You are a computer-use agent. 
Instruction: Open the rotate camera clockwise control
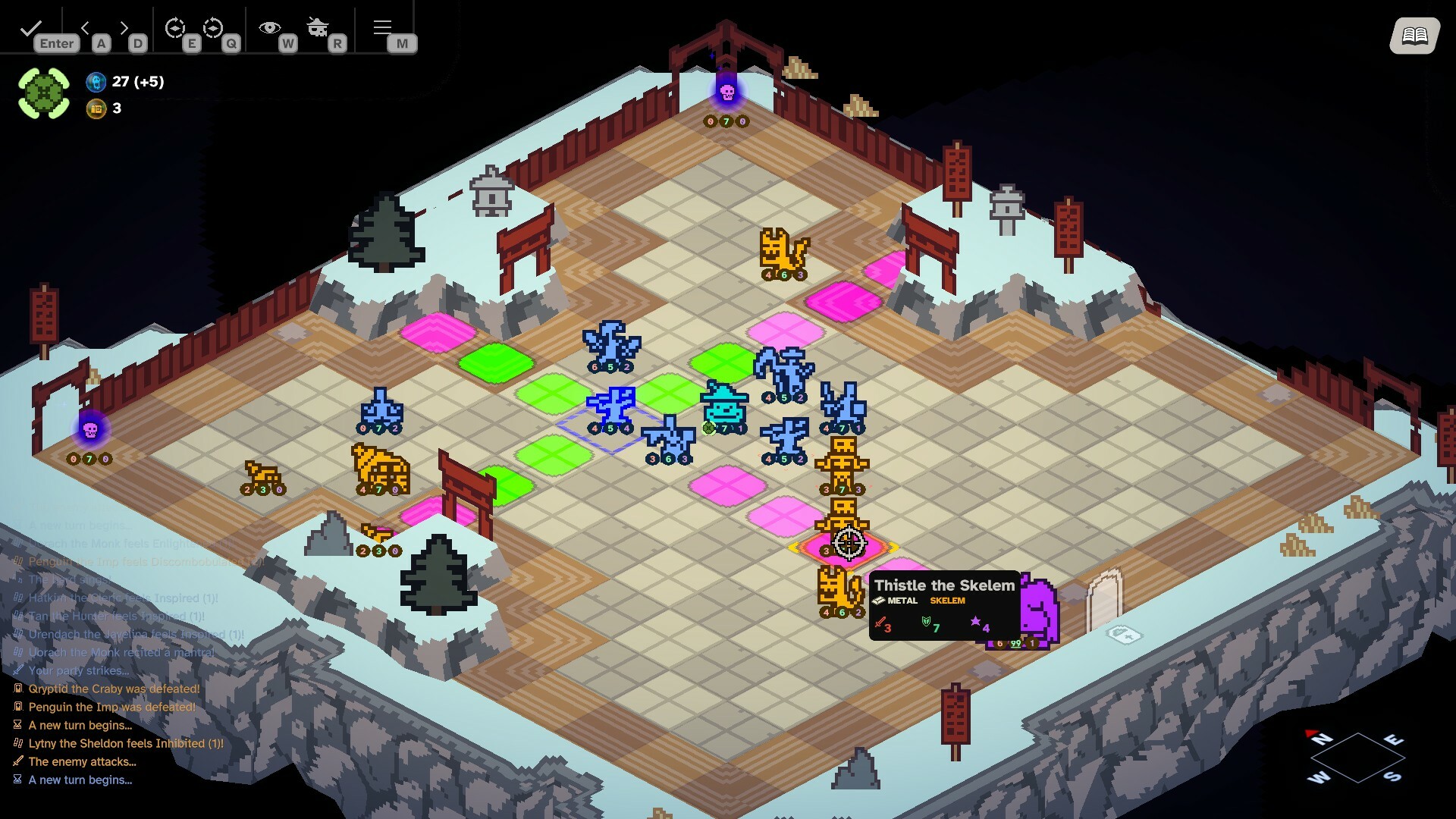pyautogui.click(x=176, y=27)
